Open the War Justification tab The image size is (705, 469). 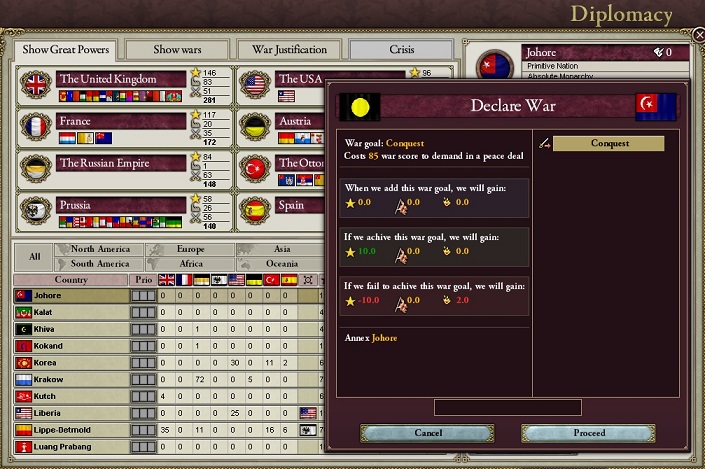click(289, 49)
